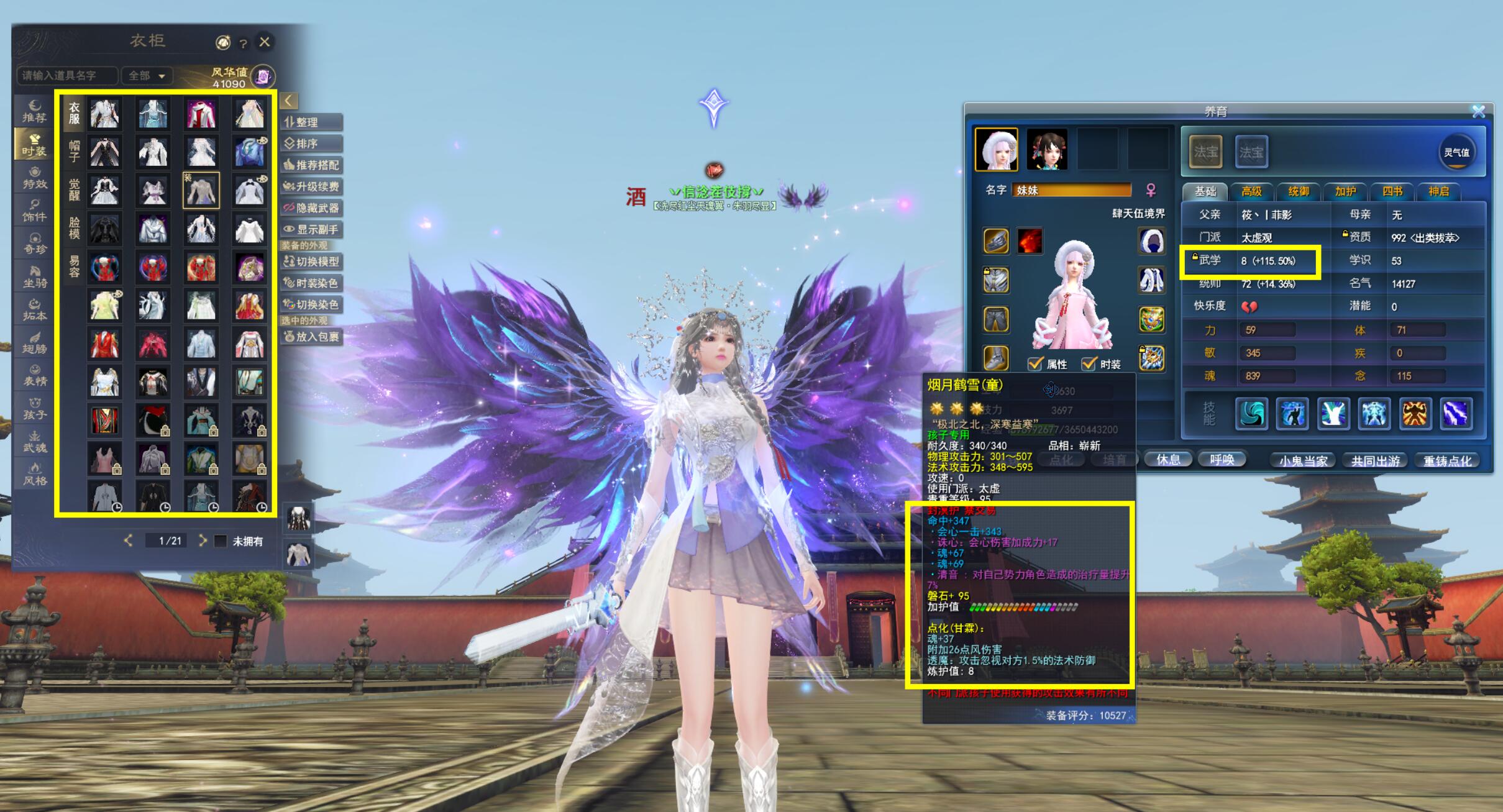Toggle 隐藏武器 hide weapon
The height and width of the screenshot is (812, 1503).
(311, 208)
